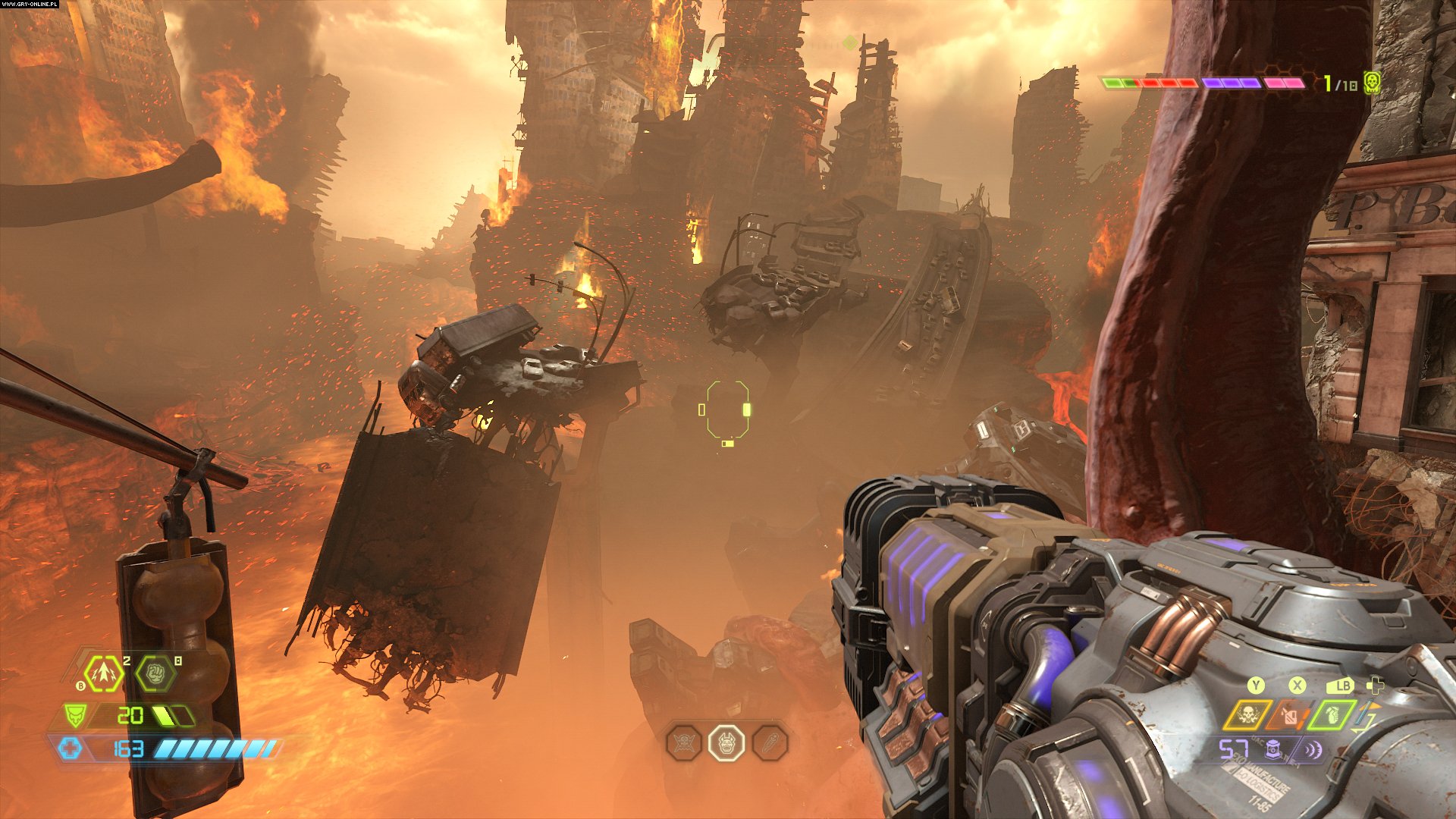Choose the crossed-blades skull rune icon

684,743
